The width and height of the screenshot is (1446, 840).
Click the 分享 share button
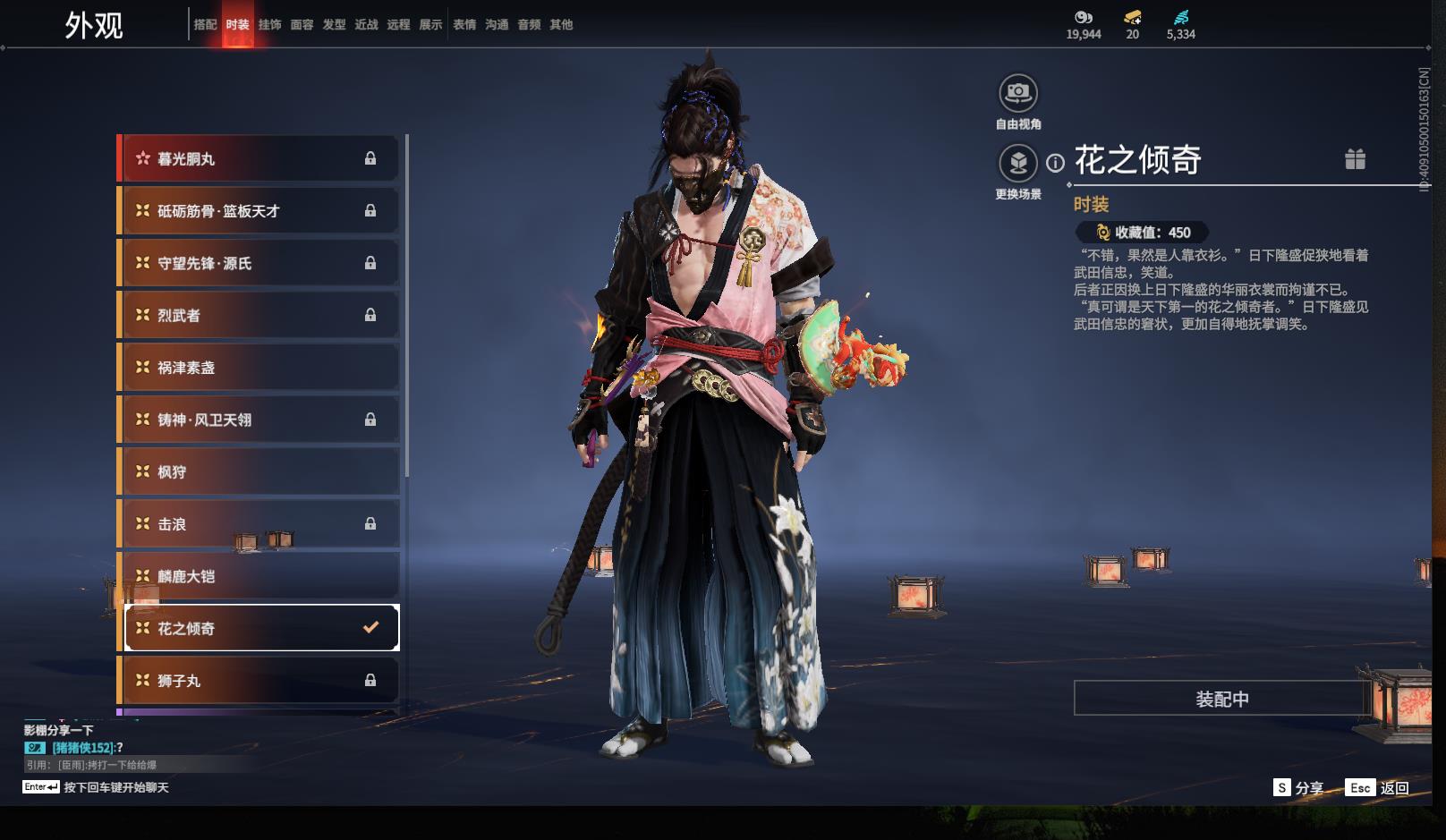(1298, 787)
